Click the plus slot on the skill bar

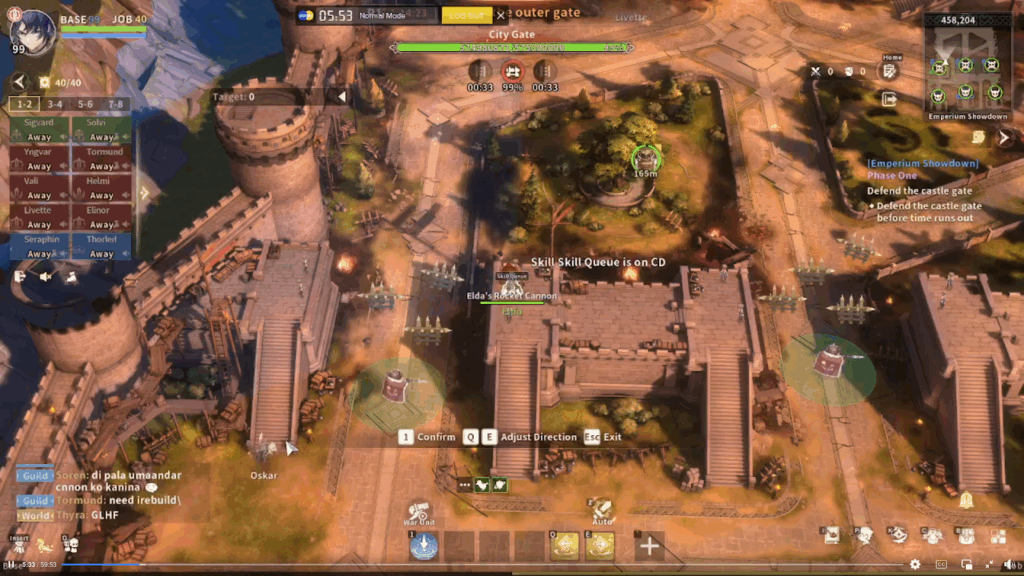click(649, 546)
